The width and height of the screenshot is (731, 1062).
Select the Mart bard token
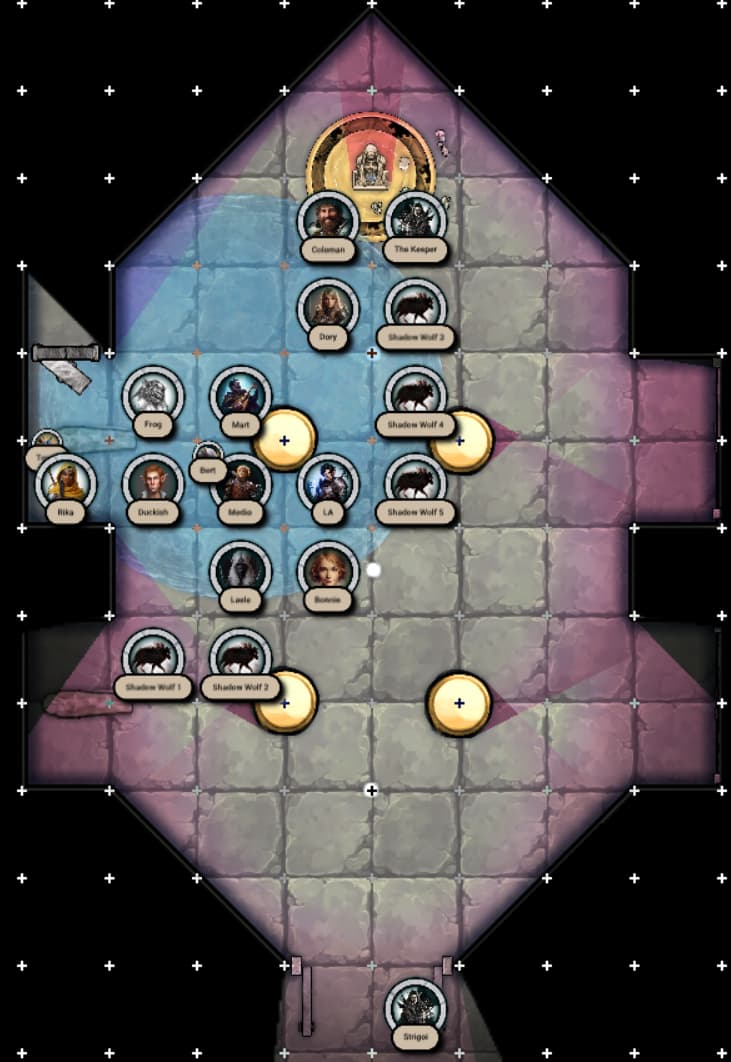pos(240,395)
